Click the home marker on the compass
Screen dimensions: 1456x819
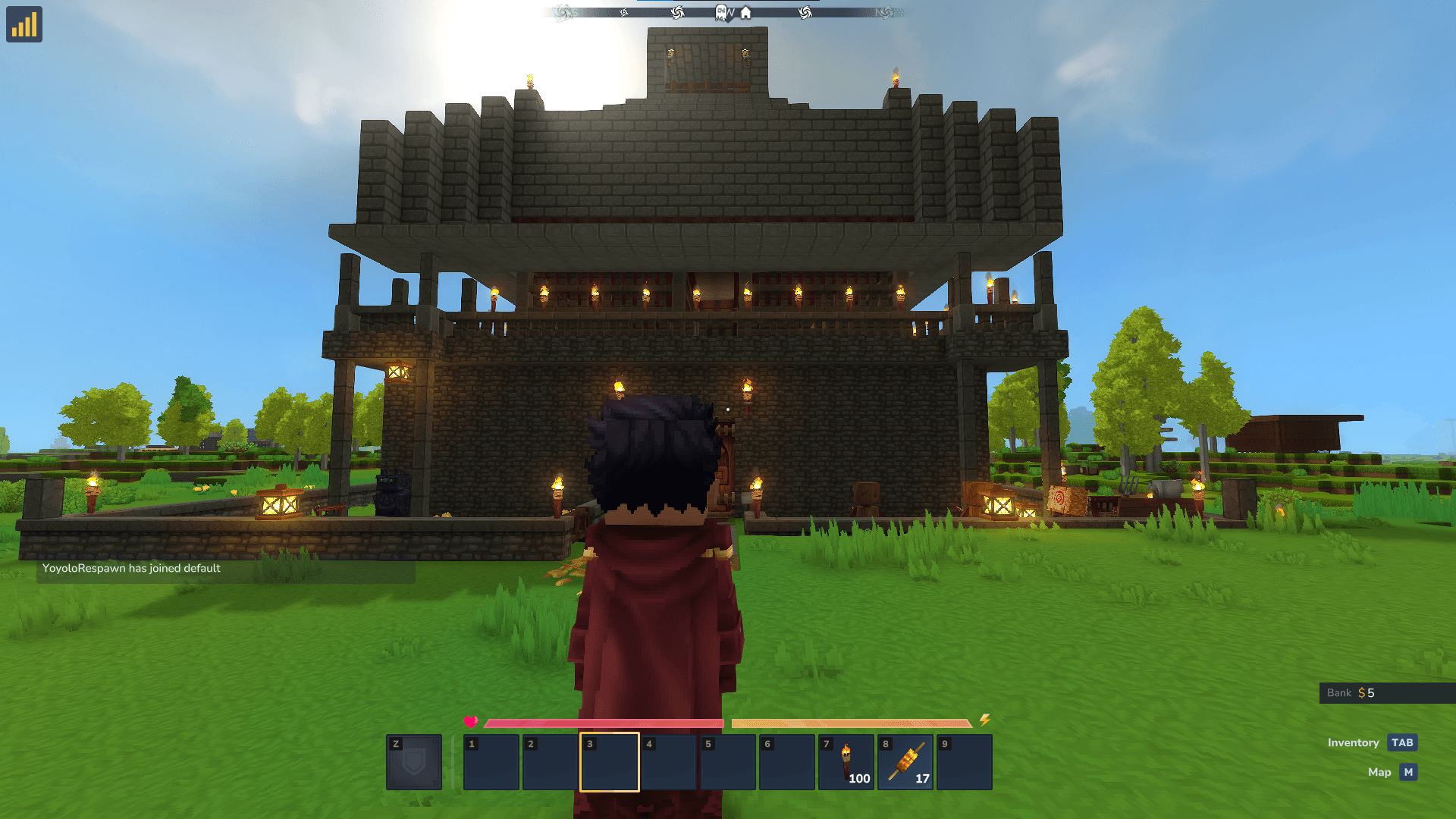[x=745, y=13]
